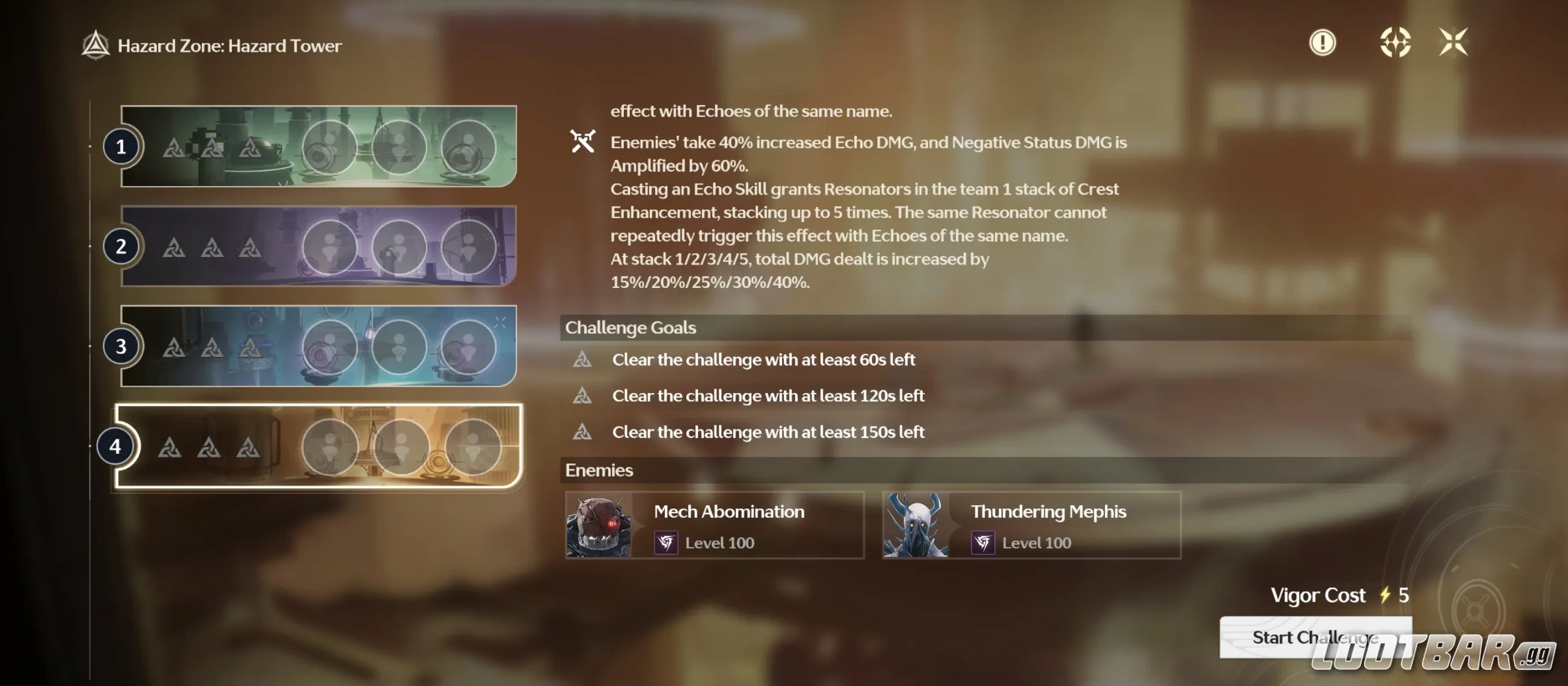Click the Hazard Tower title text

230,45
